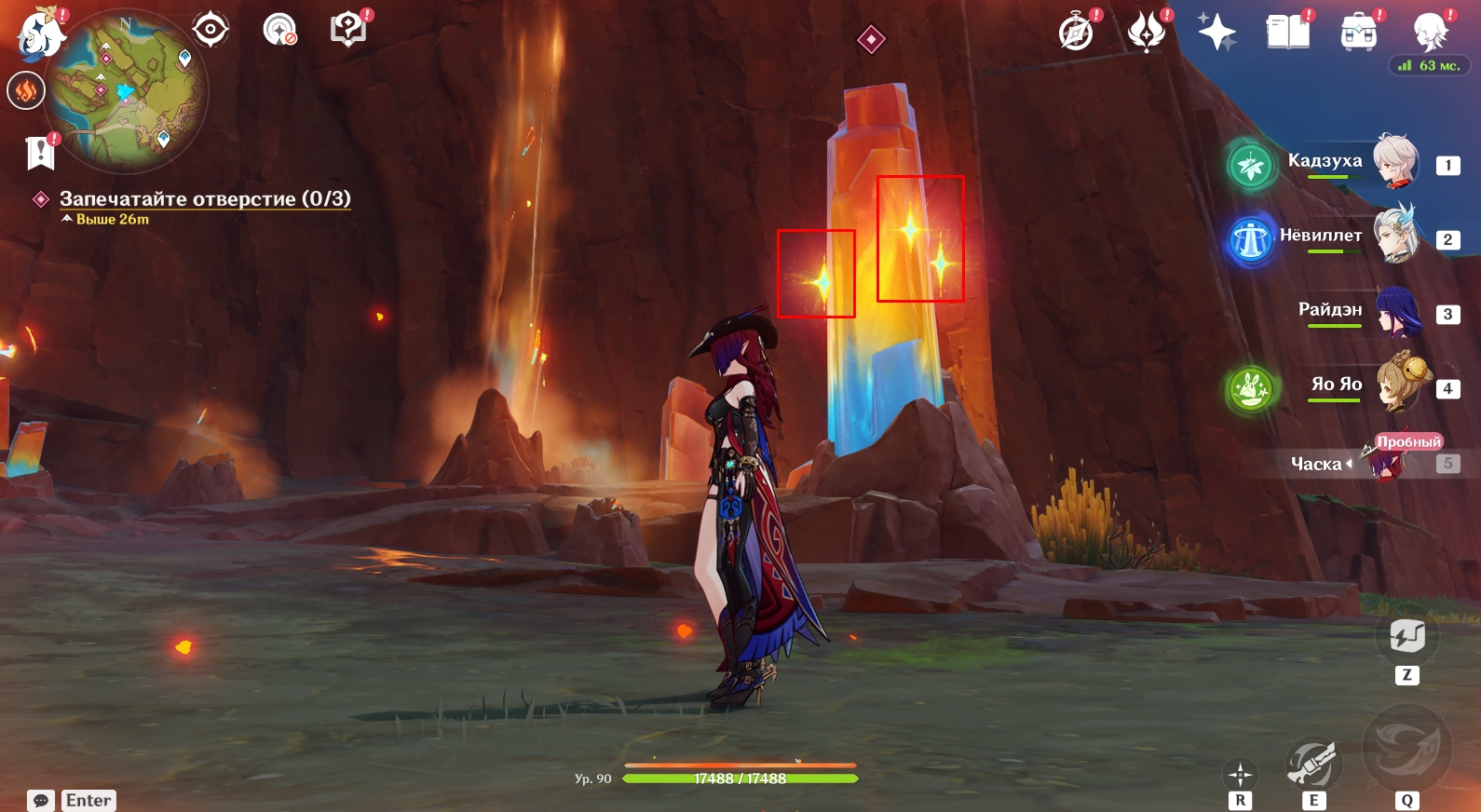The image size is (1481, 812).
Task: Open the wish star icon
Action: pos(1216,33)
